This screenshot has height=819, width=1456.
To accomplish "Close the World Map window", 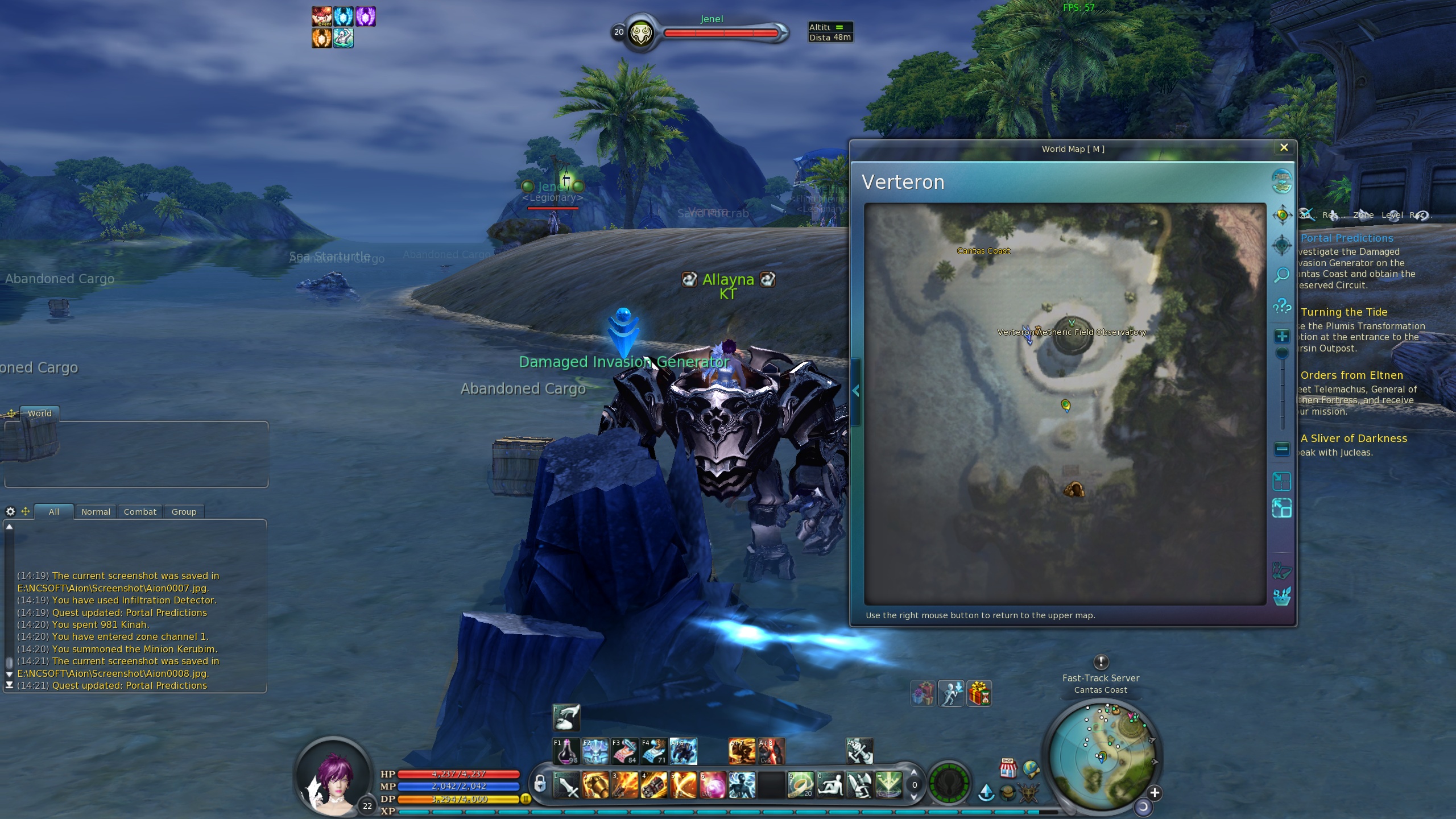I will (1284, 148).
